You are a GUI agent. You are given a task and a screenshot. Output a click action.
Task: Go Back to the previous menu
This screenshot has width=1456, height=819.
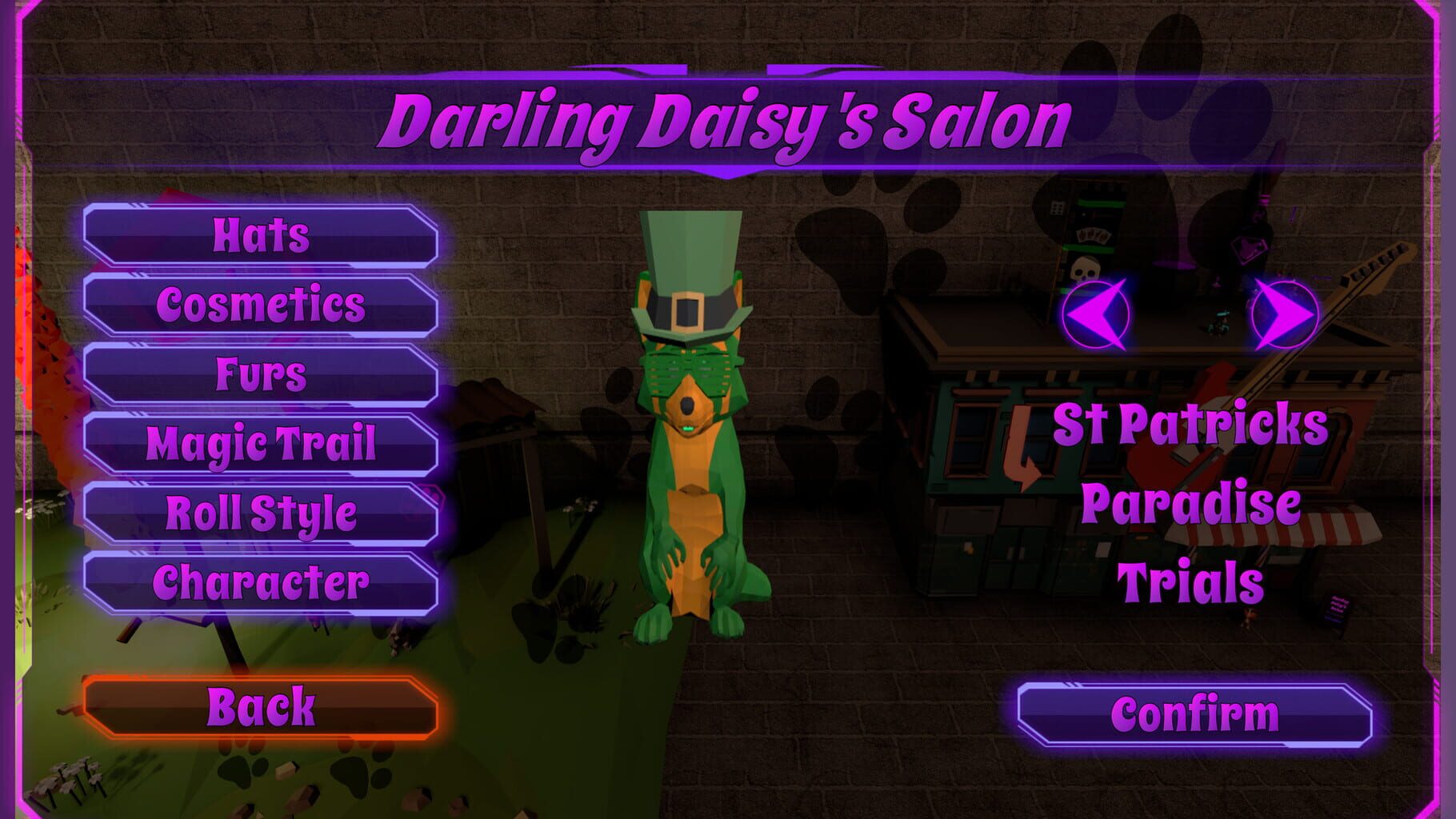point(260,705)
